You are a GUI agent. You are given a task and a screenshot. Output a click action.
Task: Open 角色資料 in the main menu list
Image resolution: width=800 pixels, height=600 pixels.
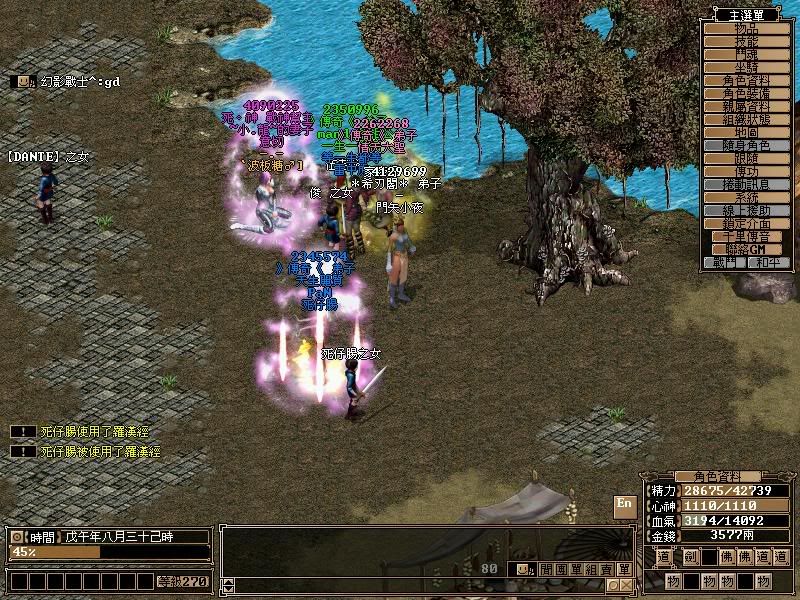click(746, 80)
